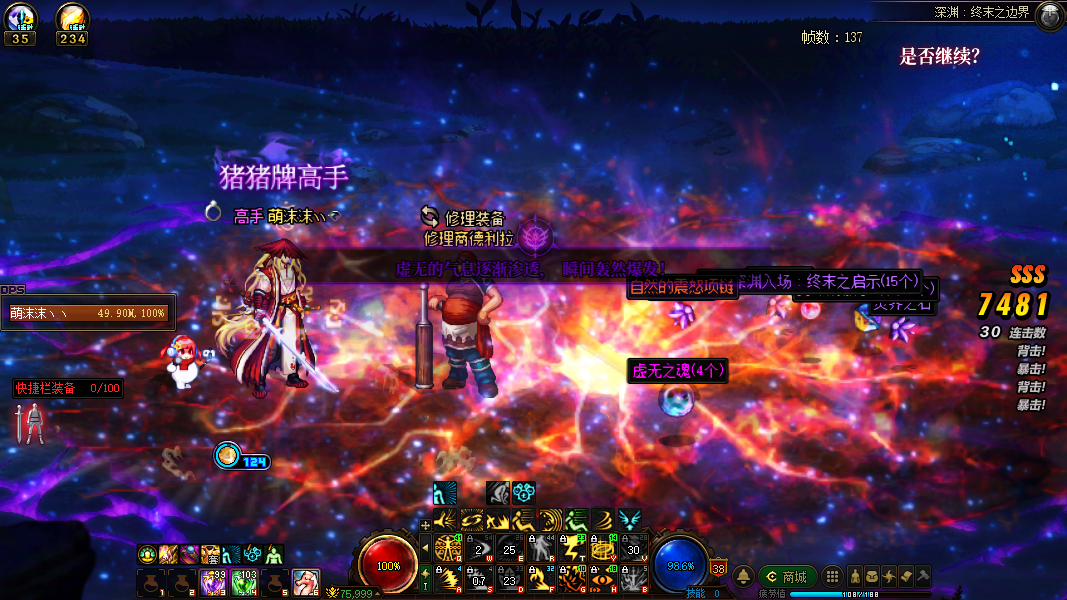Open the grid menu button beside 商城
The image size is (1067, 600).
pos(831,577)
